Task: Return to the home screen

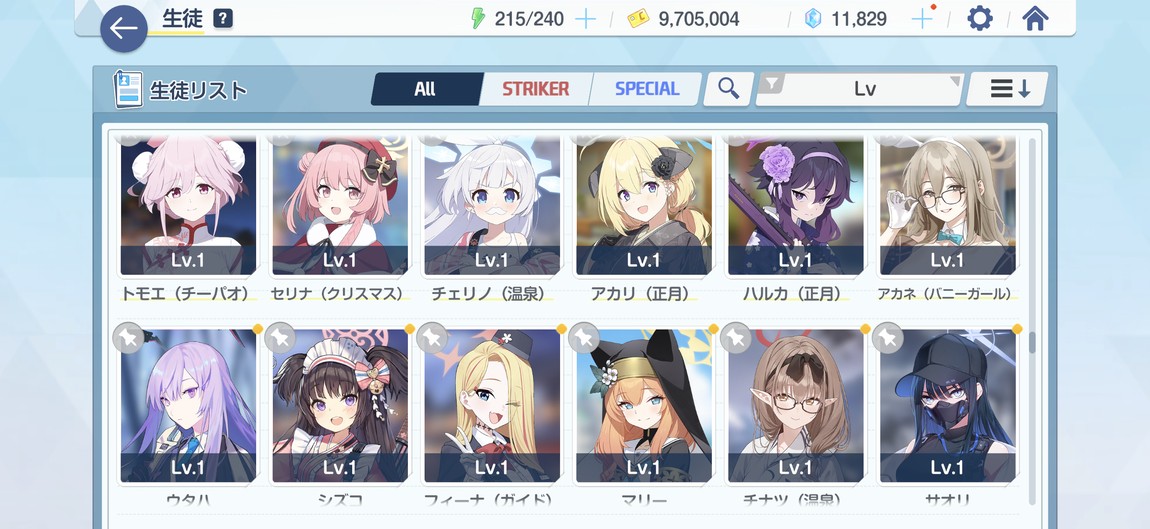Action: pos(1035,19)
